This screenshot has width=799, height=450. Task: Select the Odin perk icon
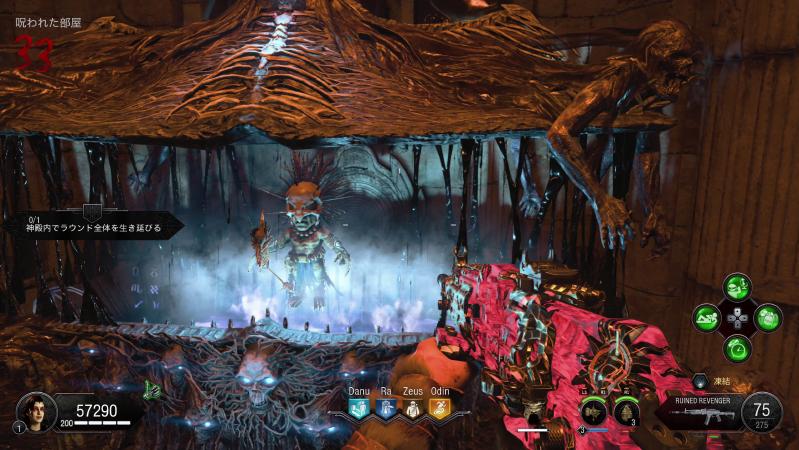439,408
